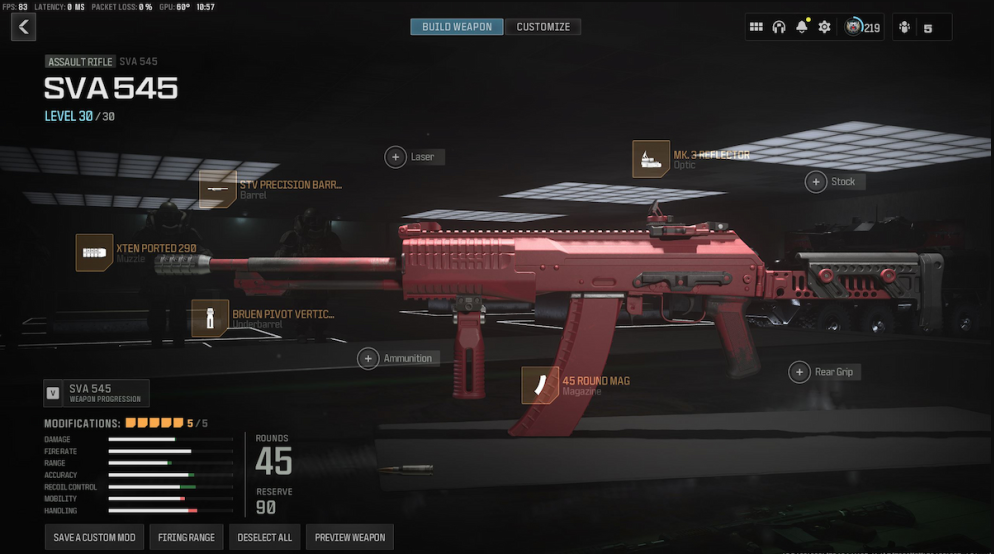Select the Bruen Pivot underbarrel slot
Screen dimensions: 994x554
point(210,318)
